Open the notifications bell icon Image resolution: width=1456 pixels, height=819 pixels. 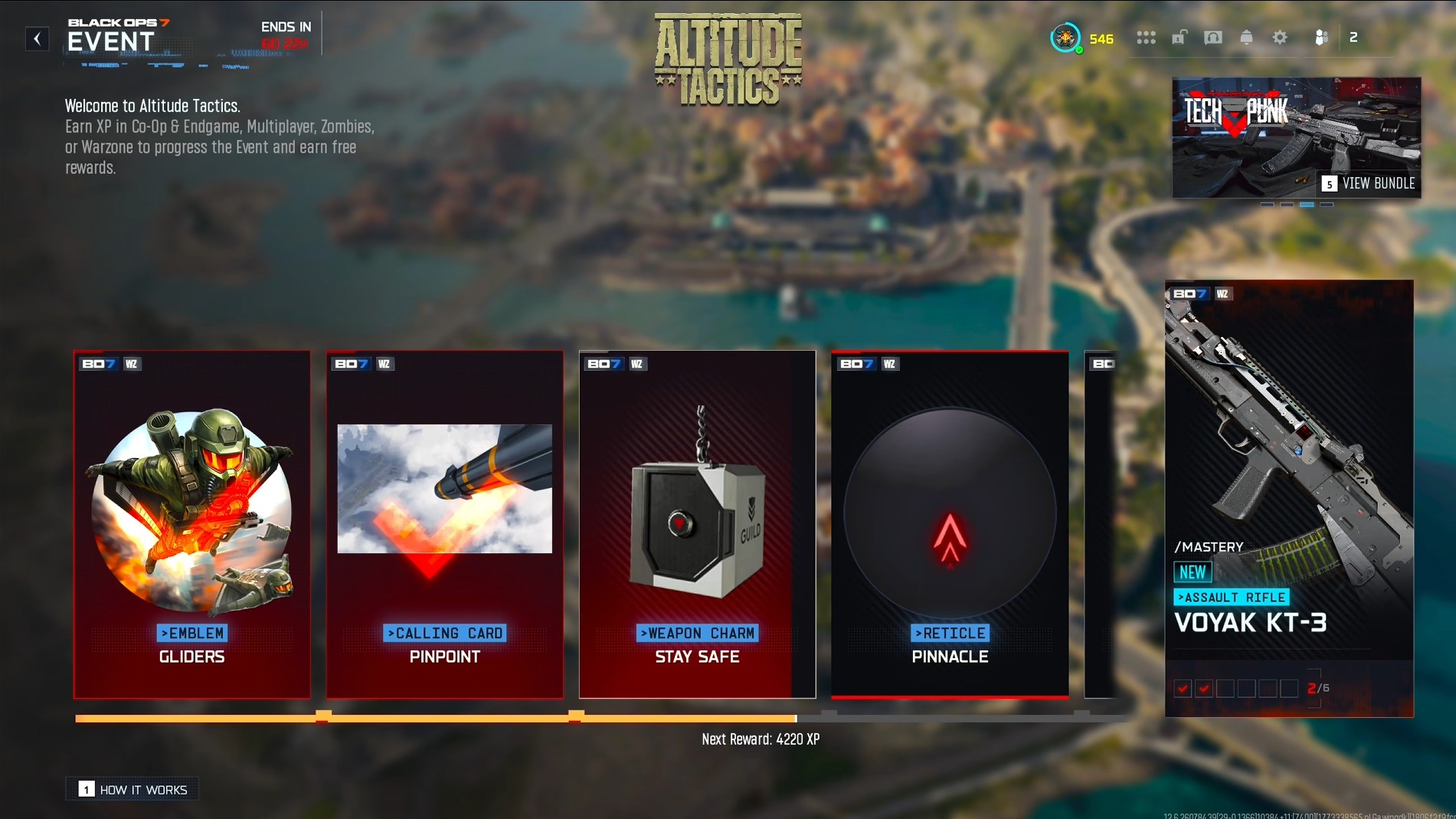(x=1248, y=37)
